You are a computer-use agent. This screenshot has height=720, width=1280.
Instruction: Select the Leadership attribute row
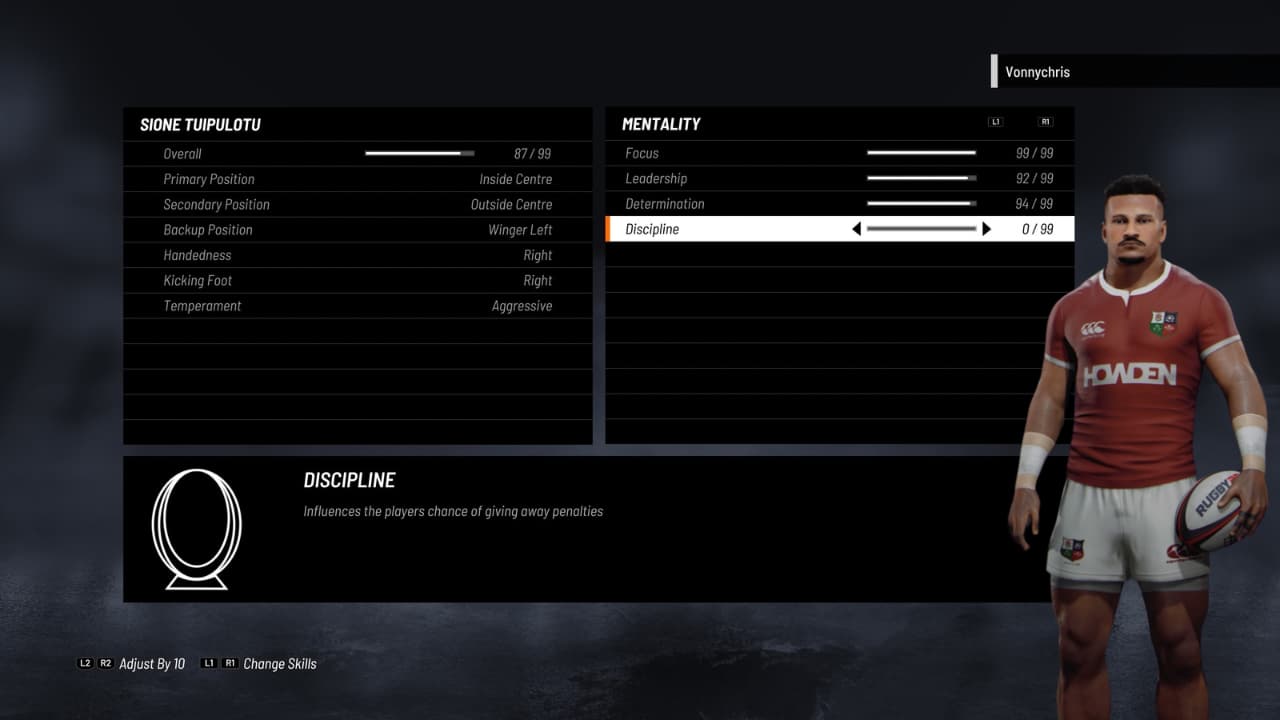pyautogui.click(x=839, y=179)
